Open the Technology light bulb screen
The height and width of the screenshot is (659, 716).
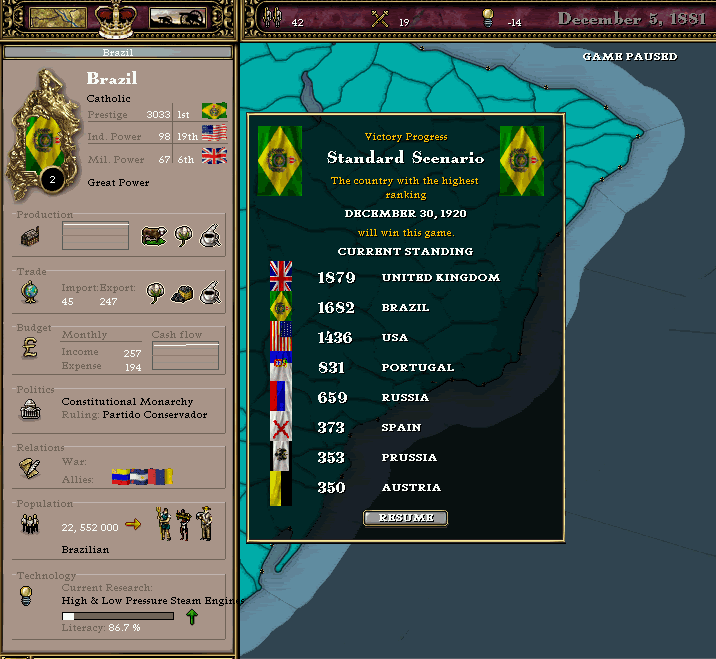point(30,596)
